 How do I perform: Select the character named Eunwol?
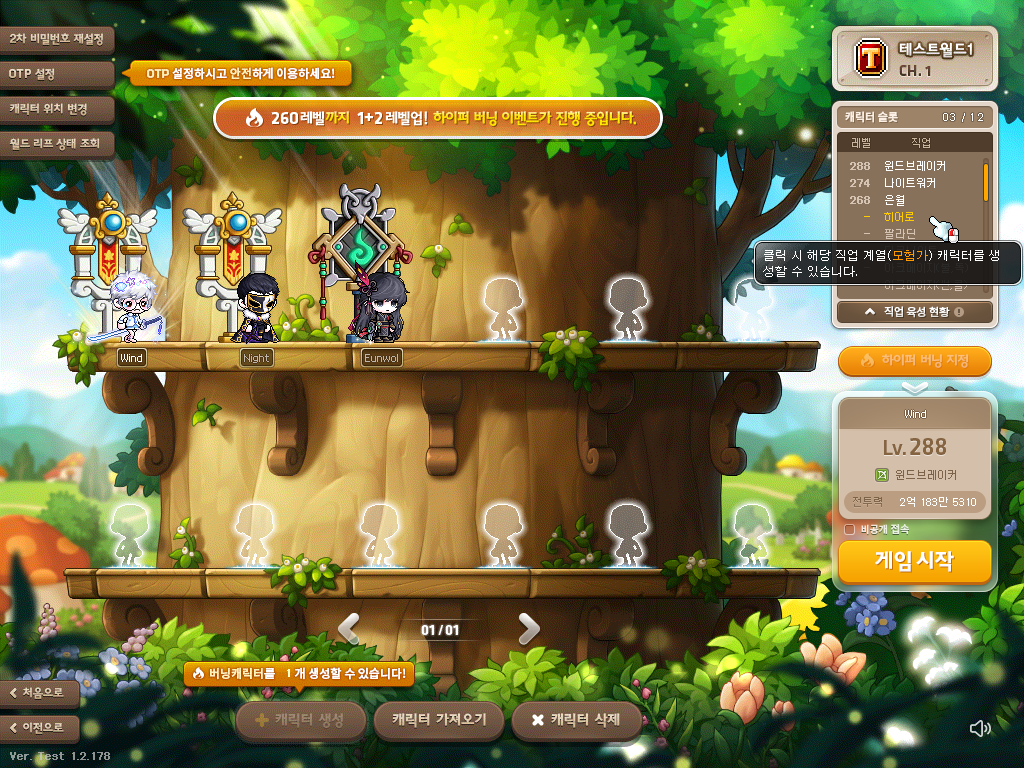point(382,300)
